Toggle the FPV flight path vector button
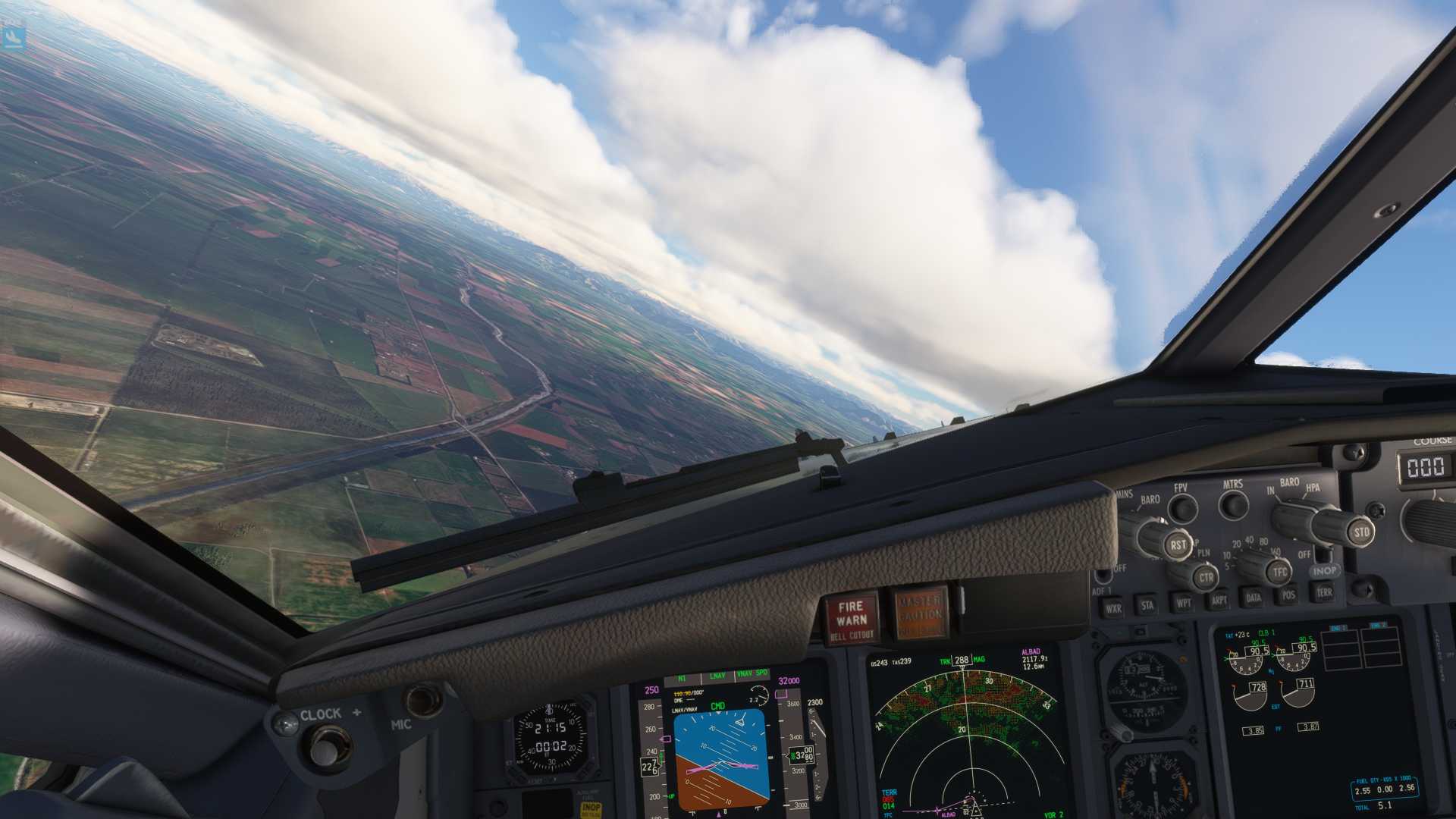Screen dimensions: 1456x819 click(x=1182, y=508)
